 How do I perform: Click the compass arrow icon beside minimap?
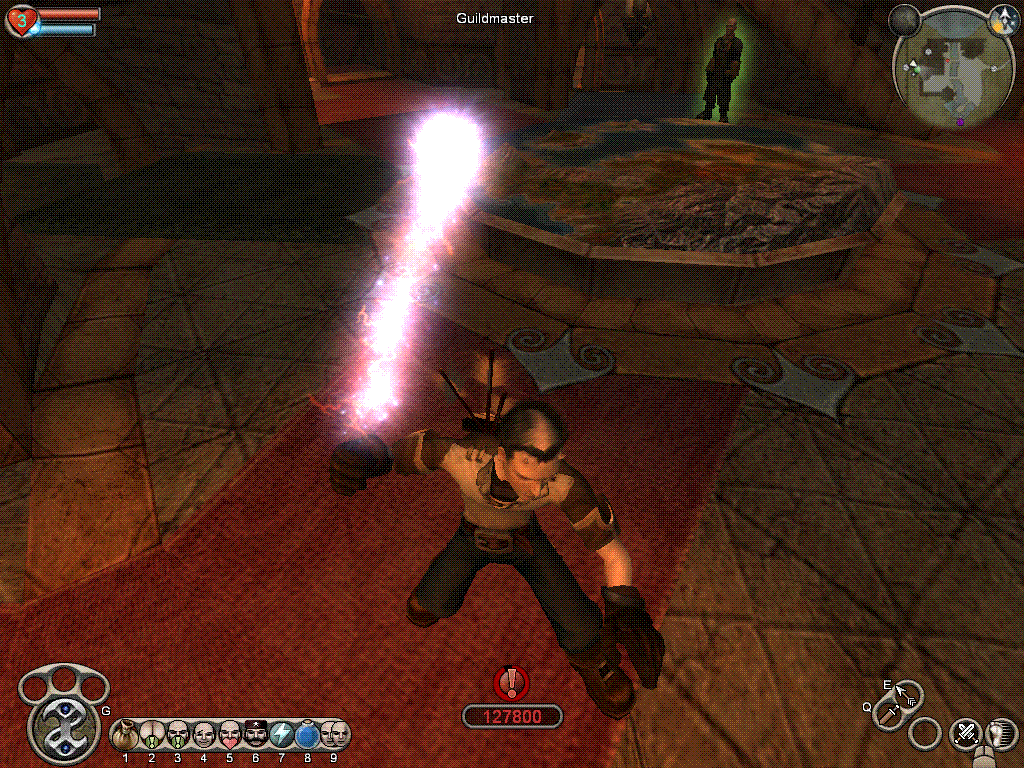click(1002, 19)
